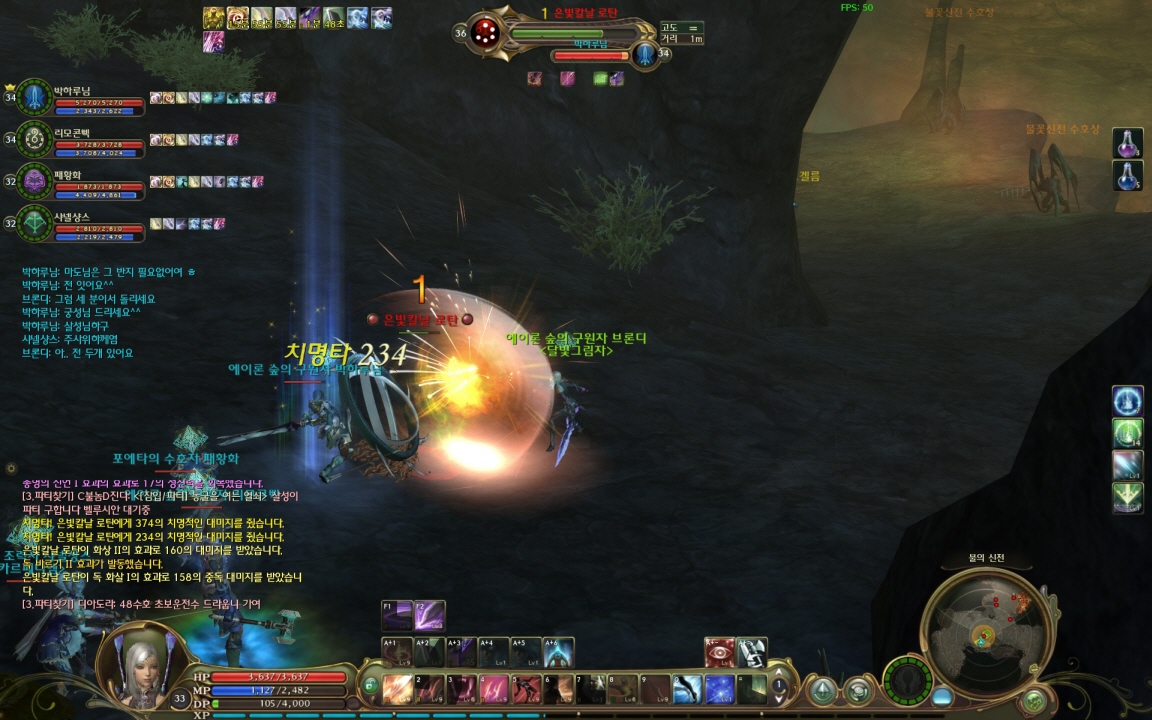Activate hotbar slot 1 fiery slash skill
The height and width of the screenshot is (720, 1152).
(397, 689)
